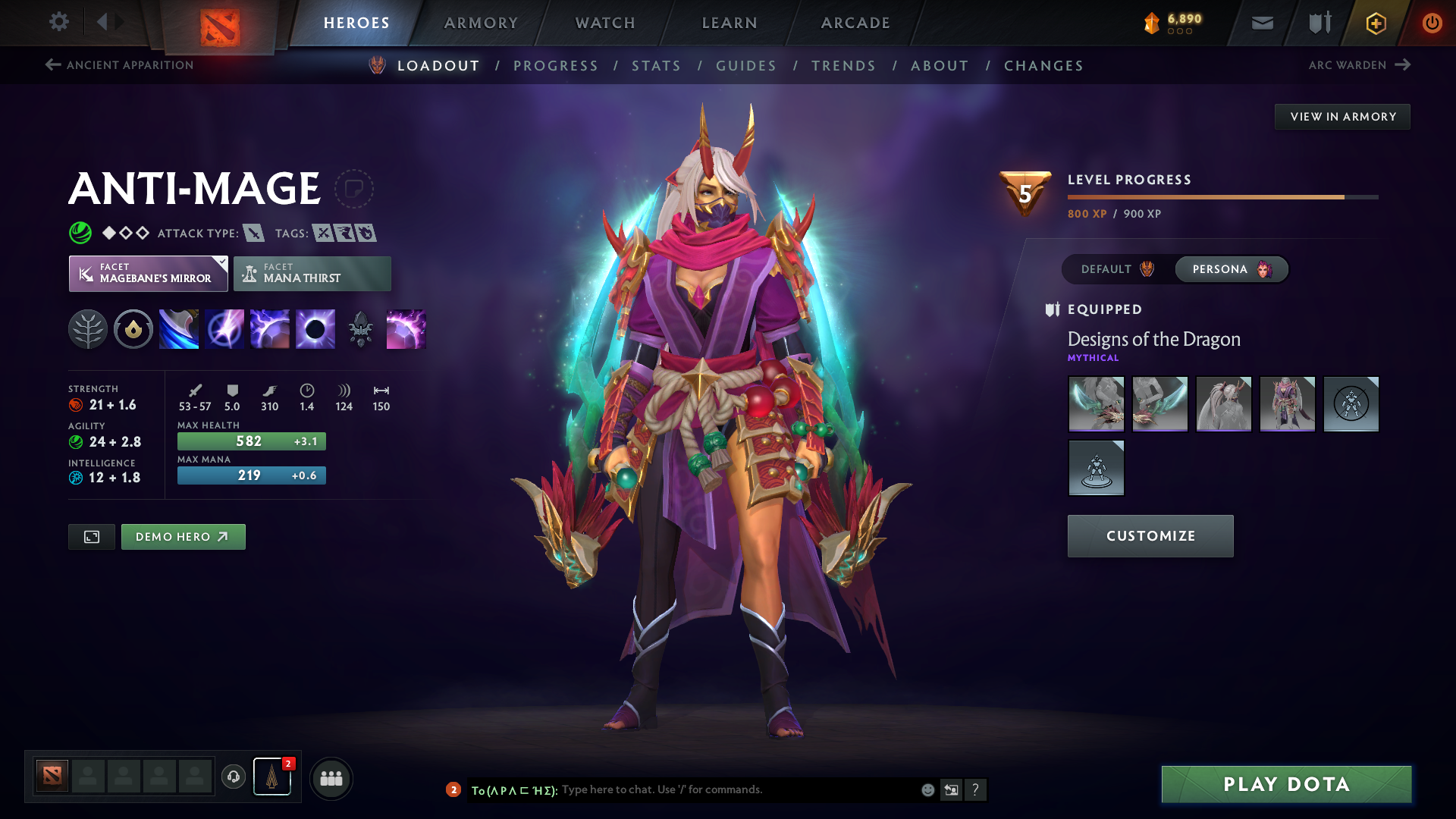This screenshot has height=819, width=1456.
Task: Click the CUSTOMIZE button
Action: [1150, 535]
